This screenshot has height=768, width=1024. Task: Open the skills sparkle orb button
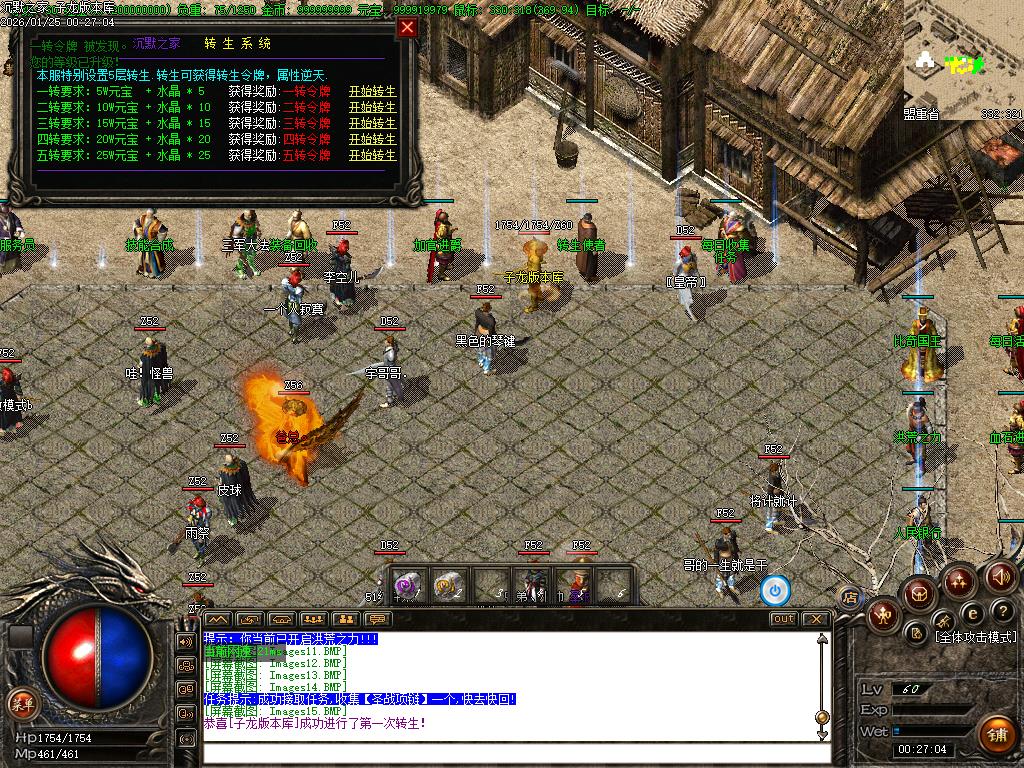(959, 581)
